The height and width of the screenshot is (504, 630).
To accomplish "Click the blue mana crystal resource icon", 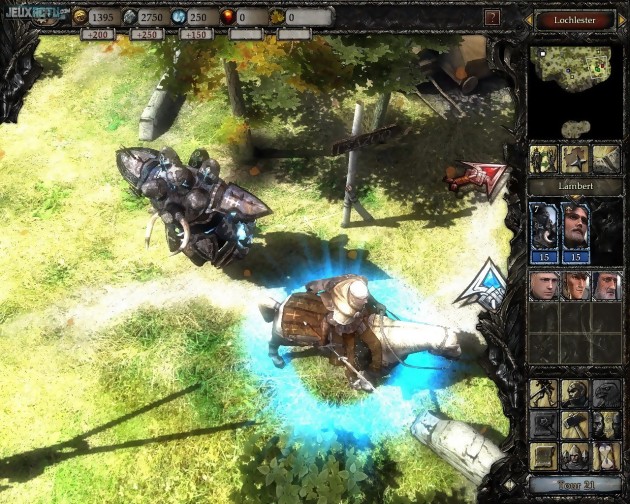I will click(x=178, y=17).
